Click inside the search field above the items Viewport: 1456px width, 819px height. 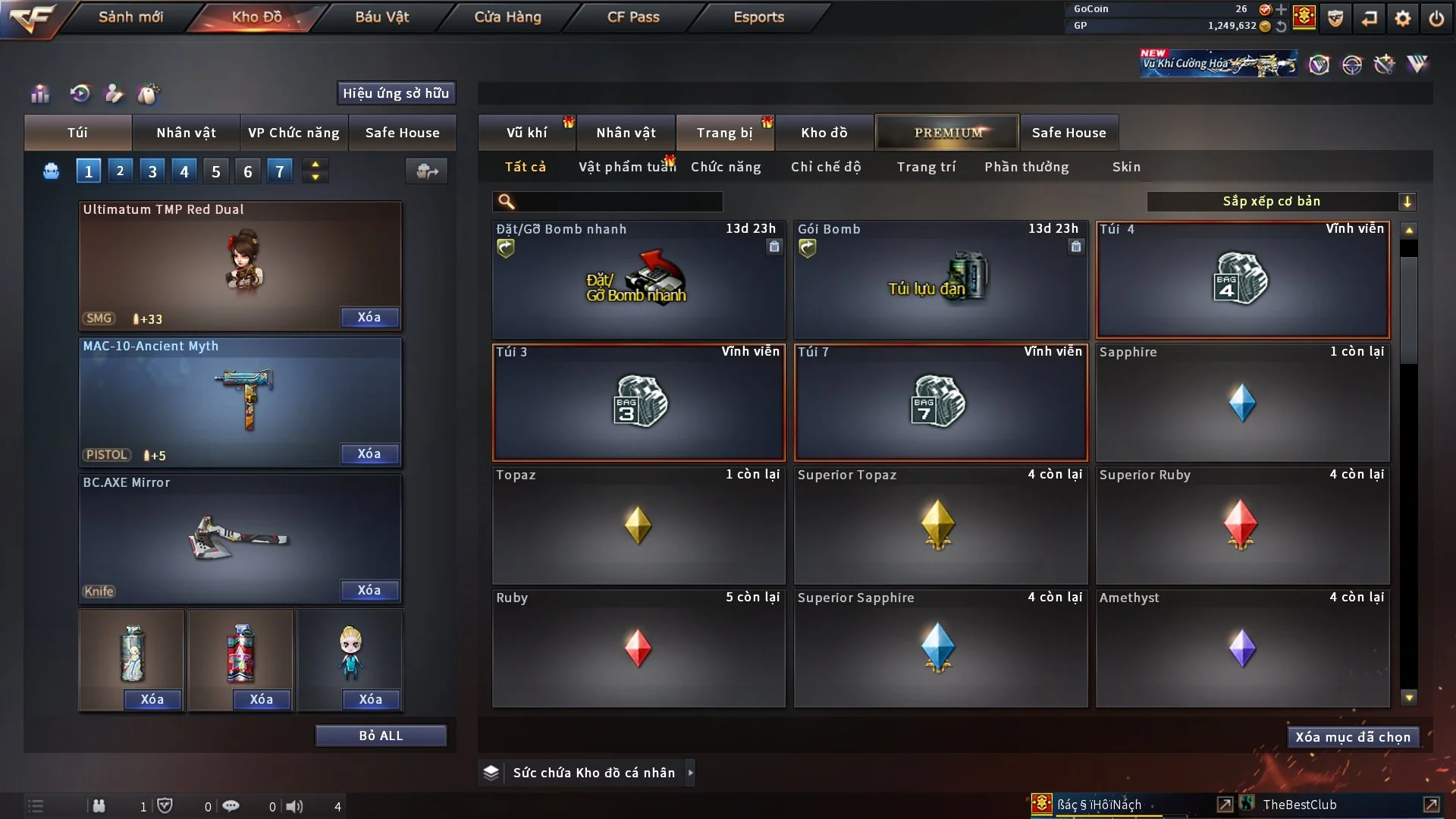(607, 202)
